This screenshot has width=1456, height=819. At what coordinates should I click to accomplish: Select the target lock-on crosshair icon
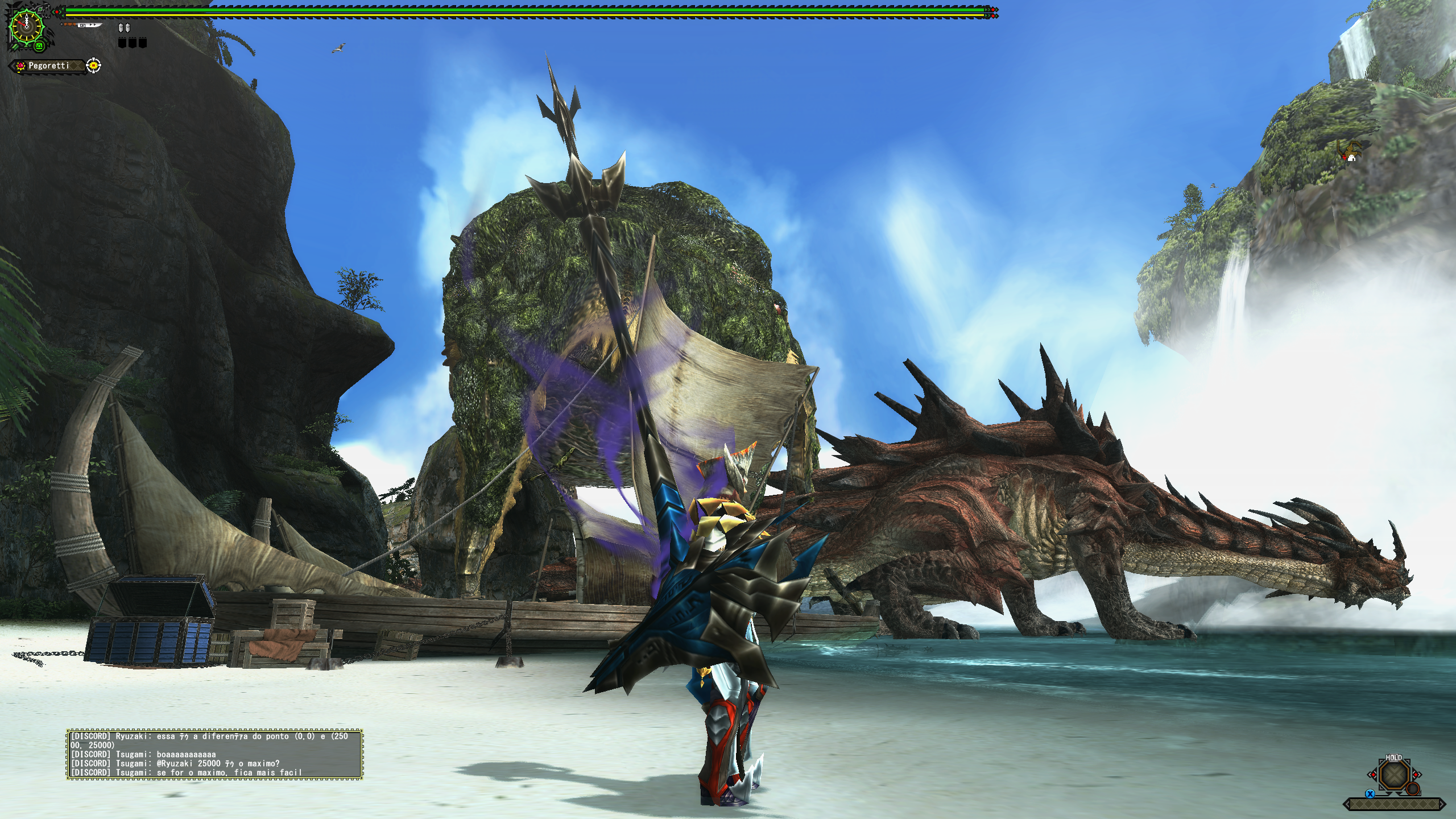coord(94,66)
